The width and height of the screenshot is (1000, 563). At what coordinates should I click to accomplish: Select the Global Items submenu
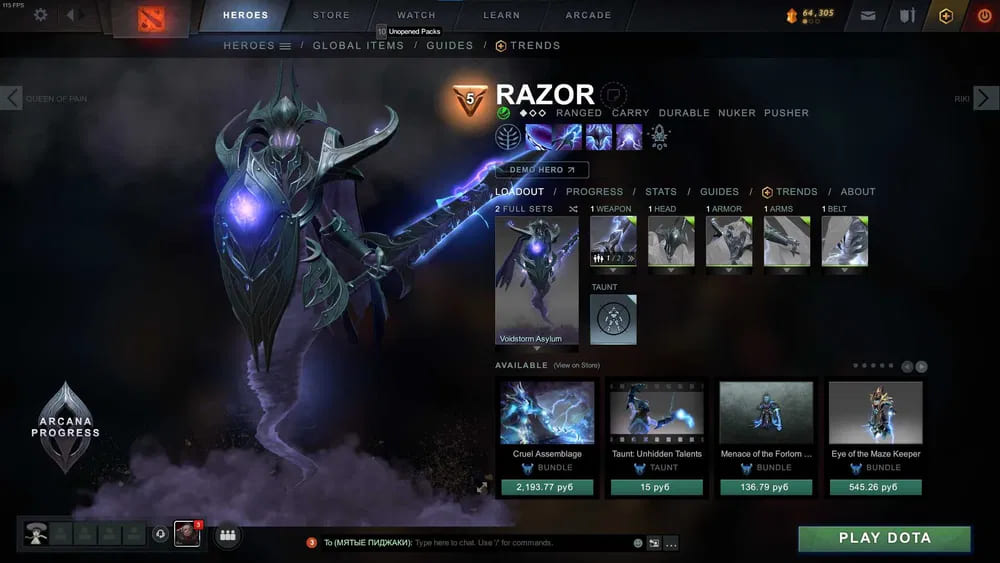click(x=358, y=46)
